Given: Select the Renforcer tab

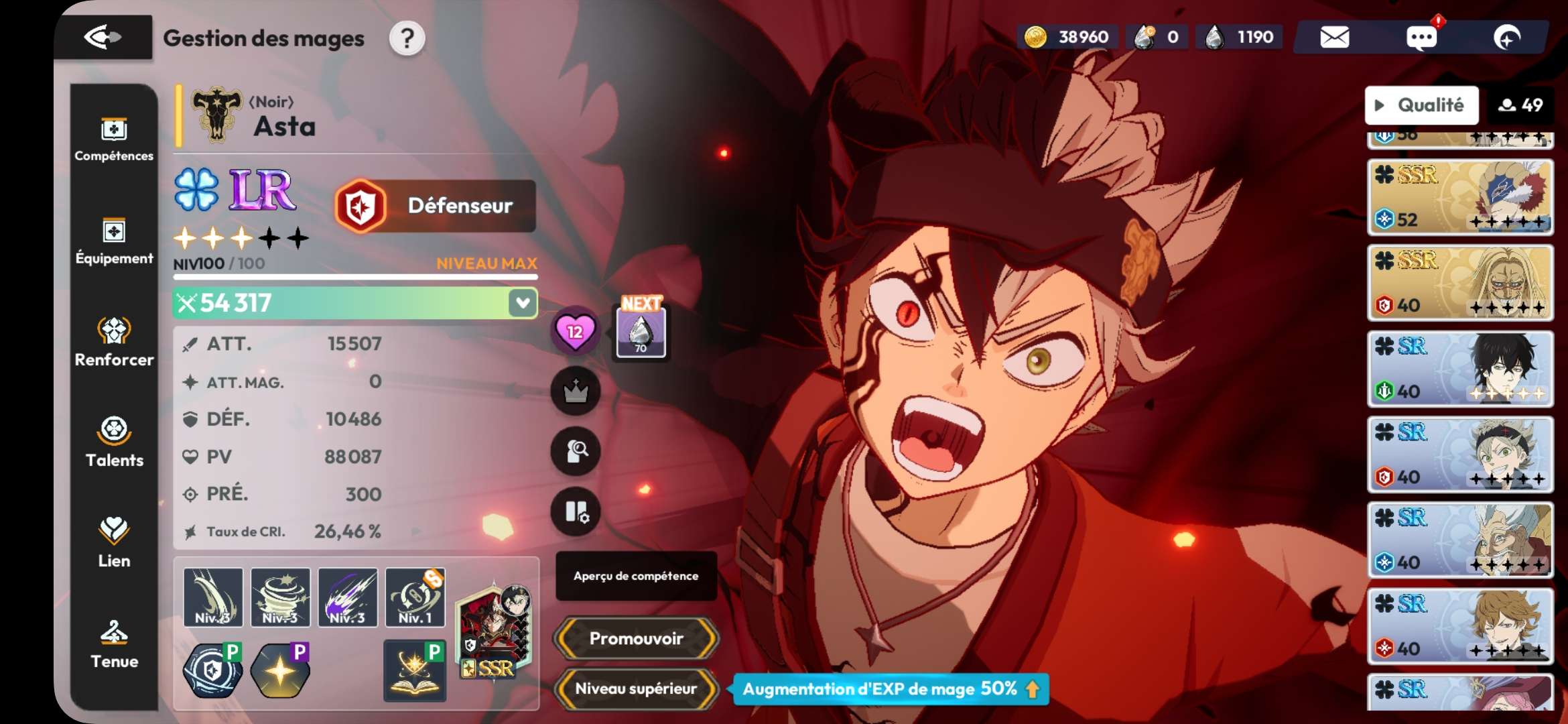Looking at the screenshot, I should coord(114,342).
